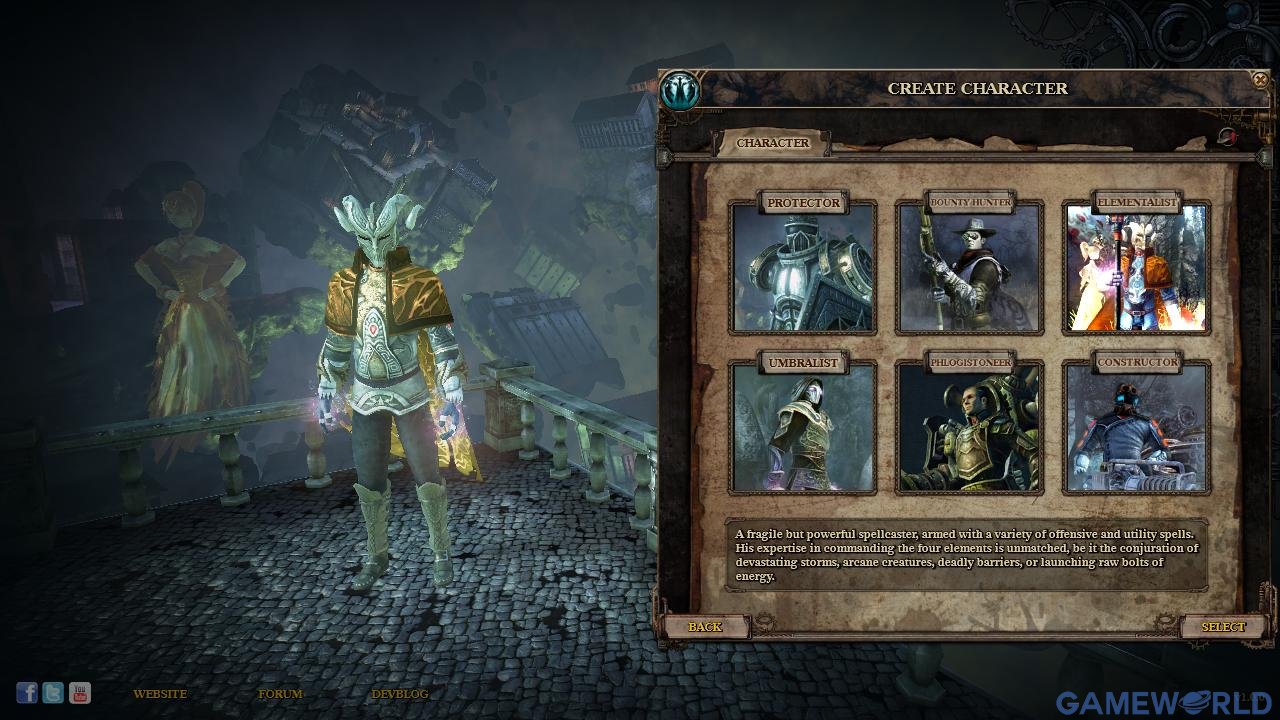Open the YouTube icon link
Screen dimensions: 1280x720
[80, 692]
